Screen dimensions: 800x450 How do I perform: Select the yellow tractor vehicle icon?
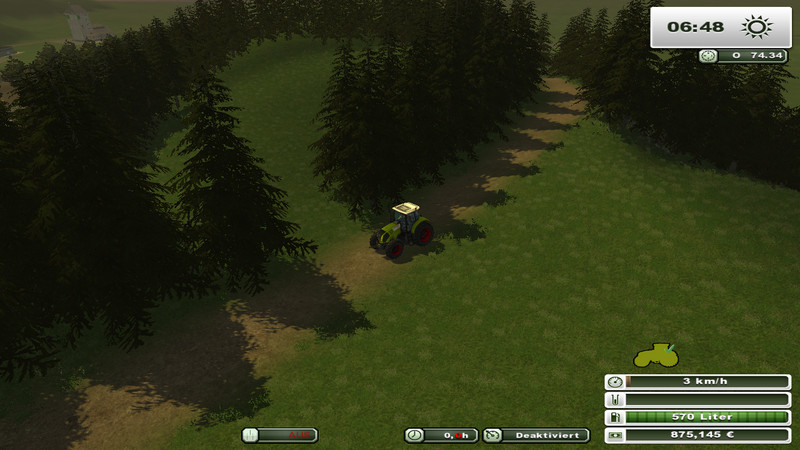(655, 355)
